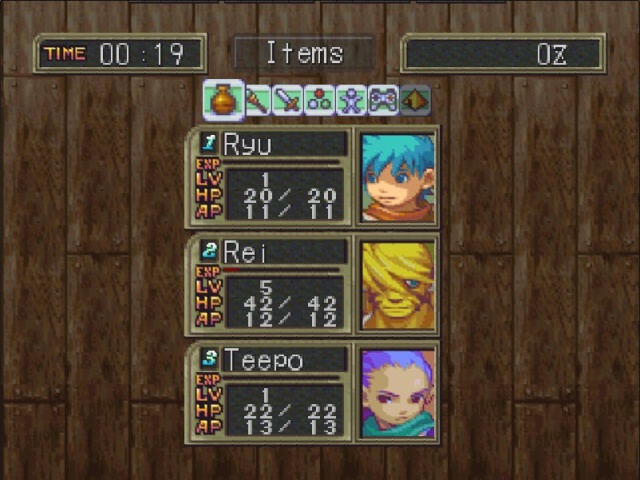The image size is (640, 480).
Task: Click Ryu's blue-haired portrait
Action: point(397,177)
